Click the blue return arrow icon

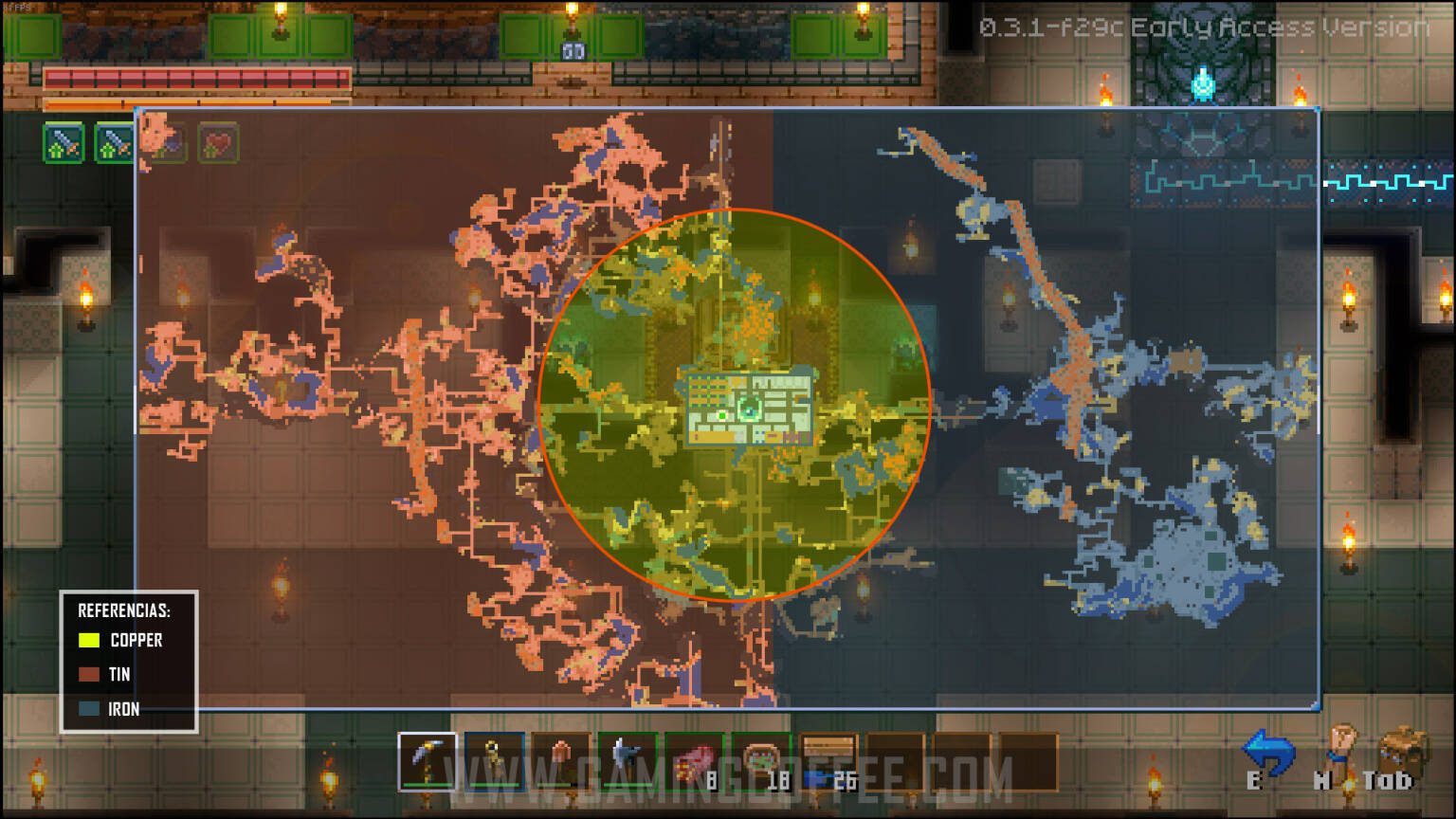(1268, 752)
